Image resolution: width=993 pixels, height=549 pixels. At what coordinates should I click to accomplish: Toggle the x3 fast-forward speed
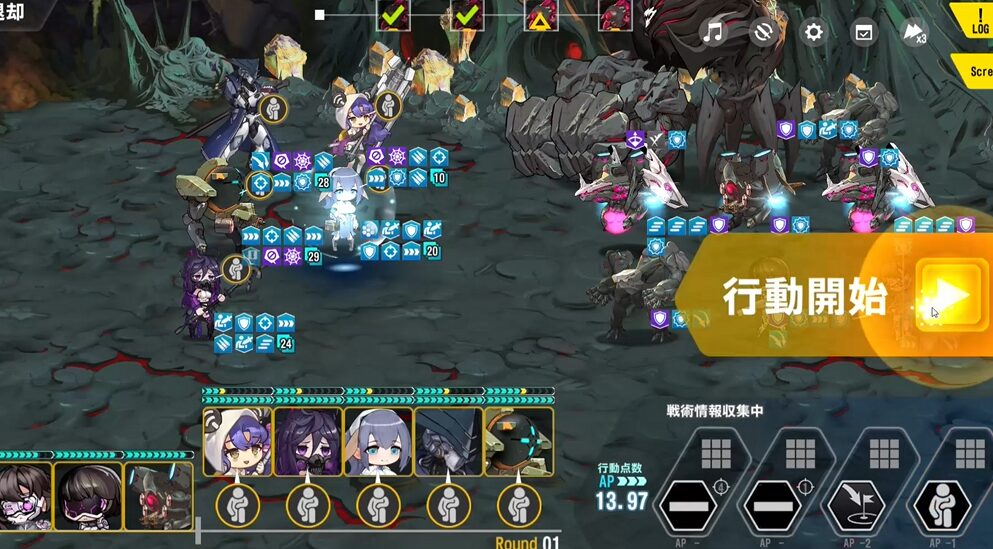tap(914, 32)
